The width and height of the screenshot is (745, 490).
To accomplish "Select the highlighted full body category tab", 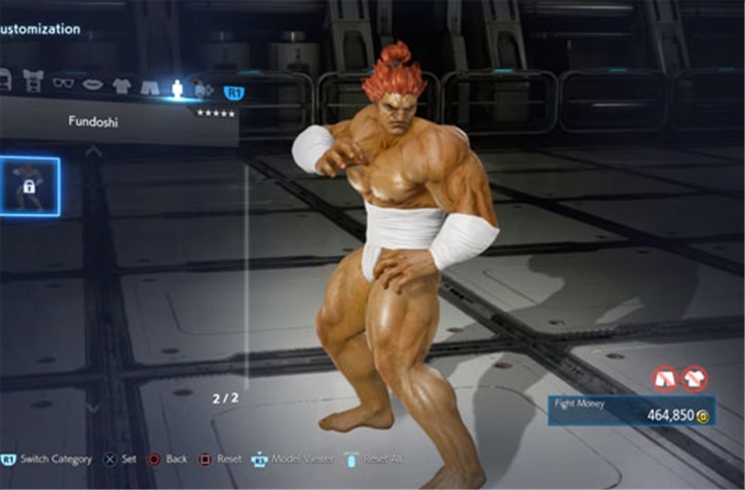I will coord(177,88).
